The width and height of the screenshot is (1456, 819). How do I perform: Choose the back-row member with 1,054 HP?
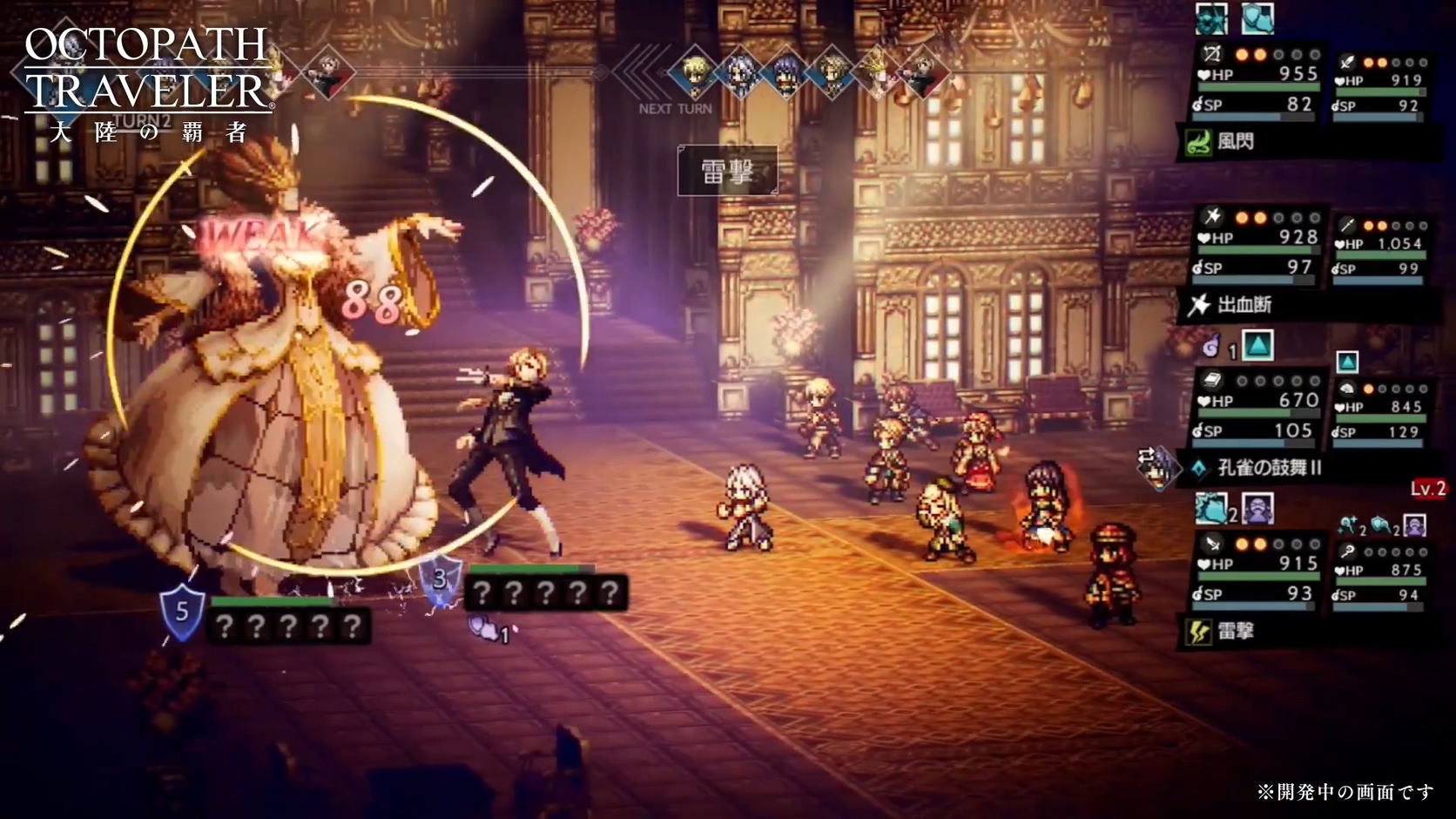(1380, 250)
